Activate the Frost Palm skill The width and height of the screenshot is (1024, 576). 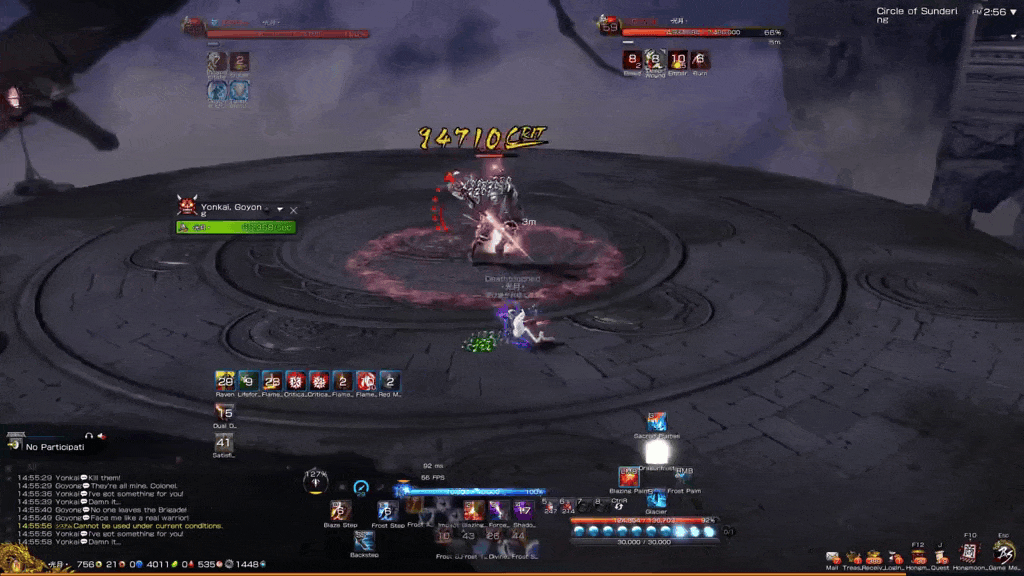[x=684, y=476]
